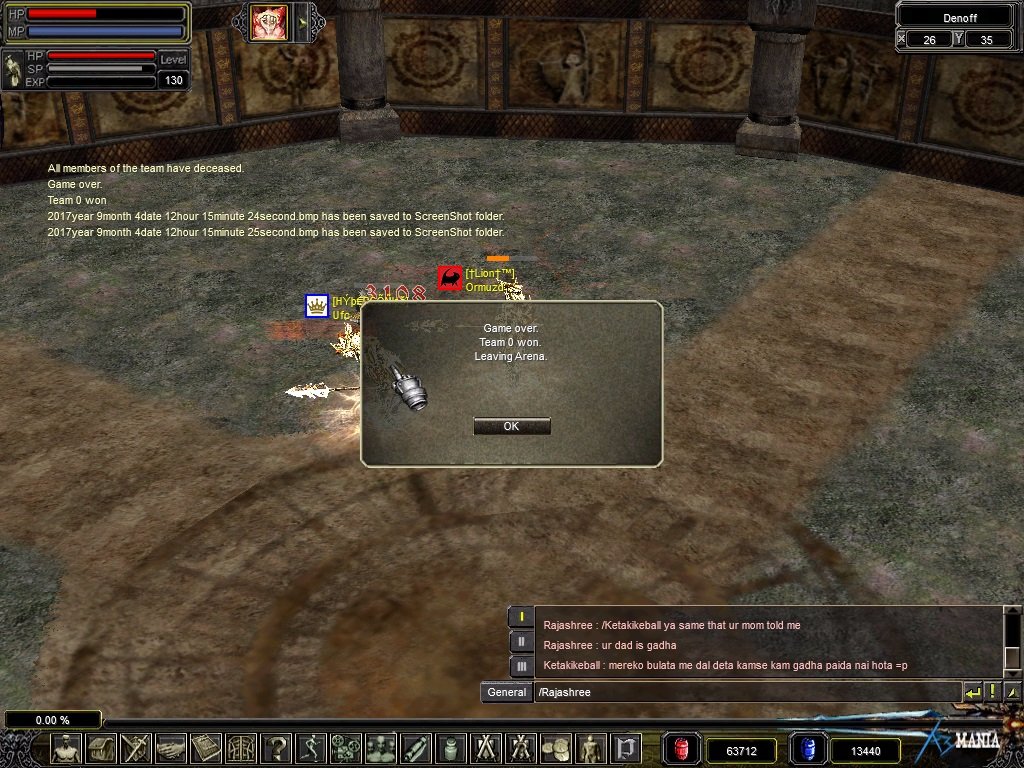Use the red HP potion slot

coord(682,749)
